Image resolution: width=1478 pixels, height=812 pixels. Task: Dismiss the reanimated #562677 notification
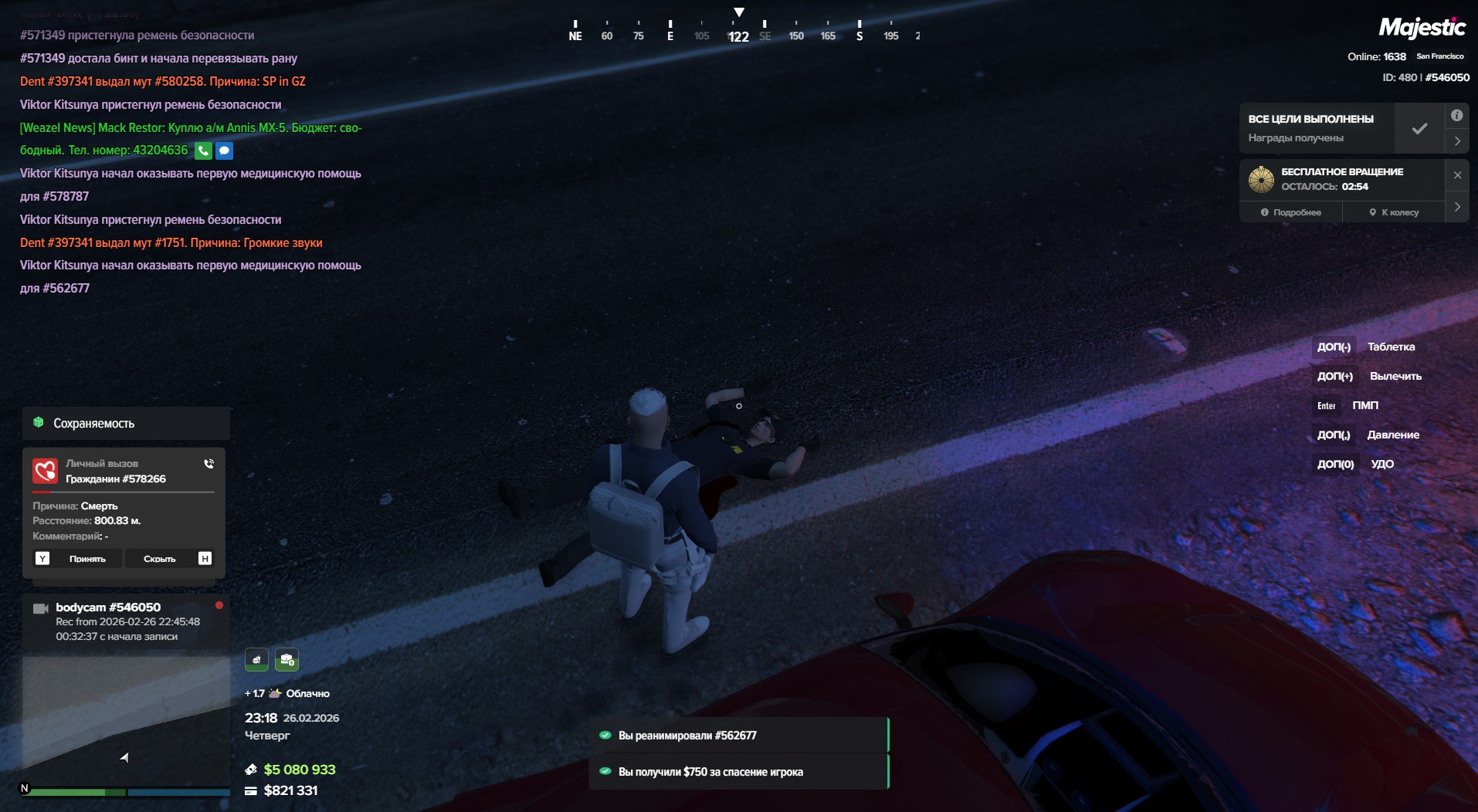[738, 736]
